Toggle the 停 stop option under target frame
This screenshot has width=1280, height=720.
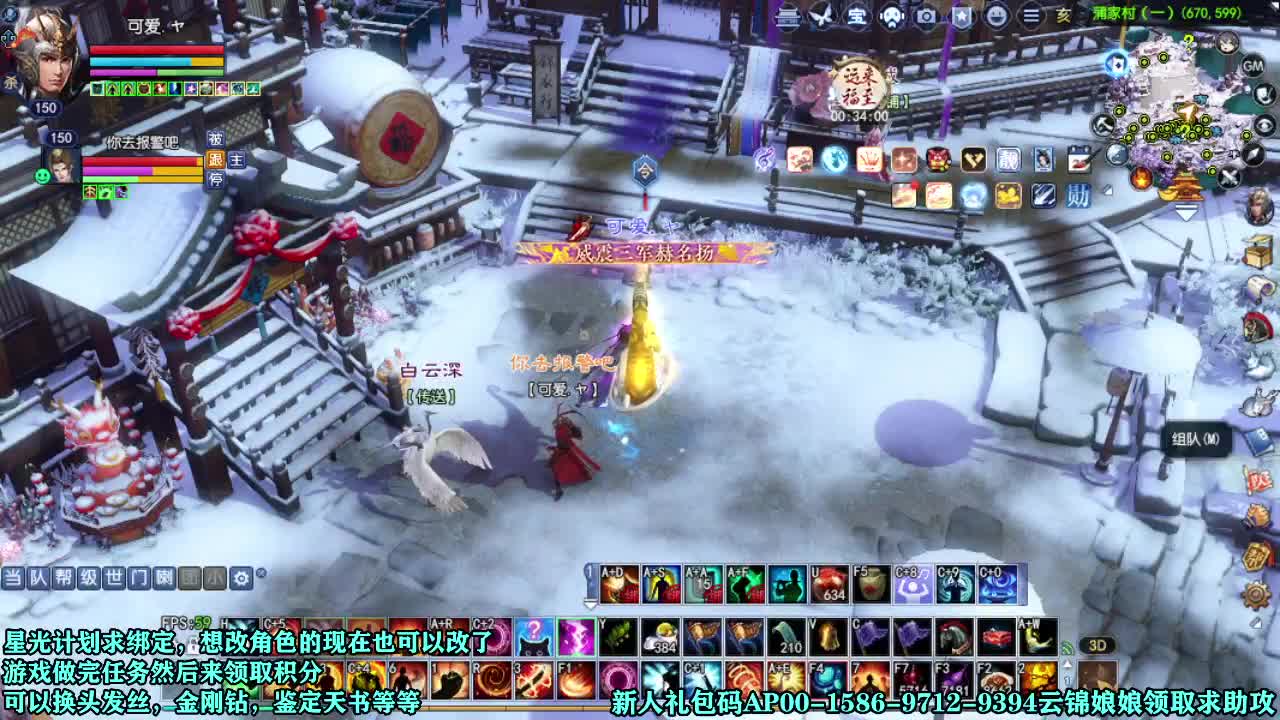(217, 180)
